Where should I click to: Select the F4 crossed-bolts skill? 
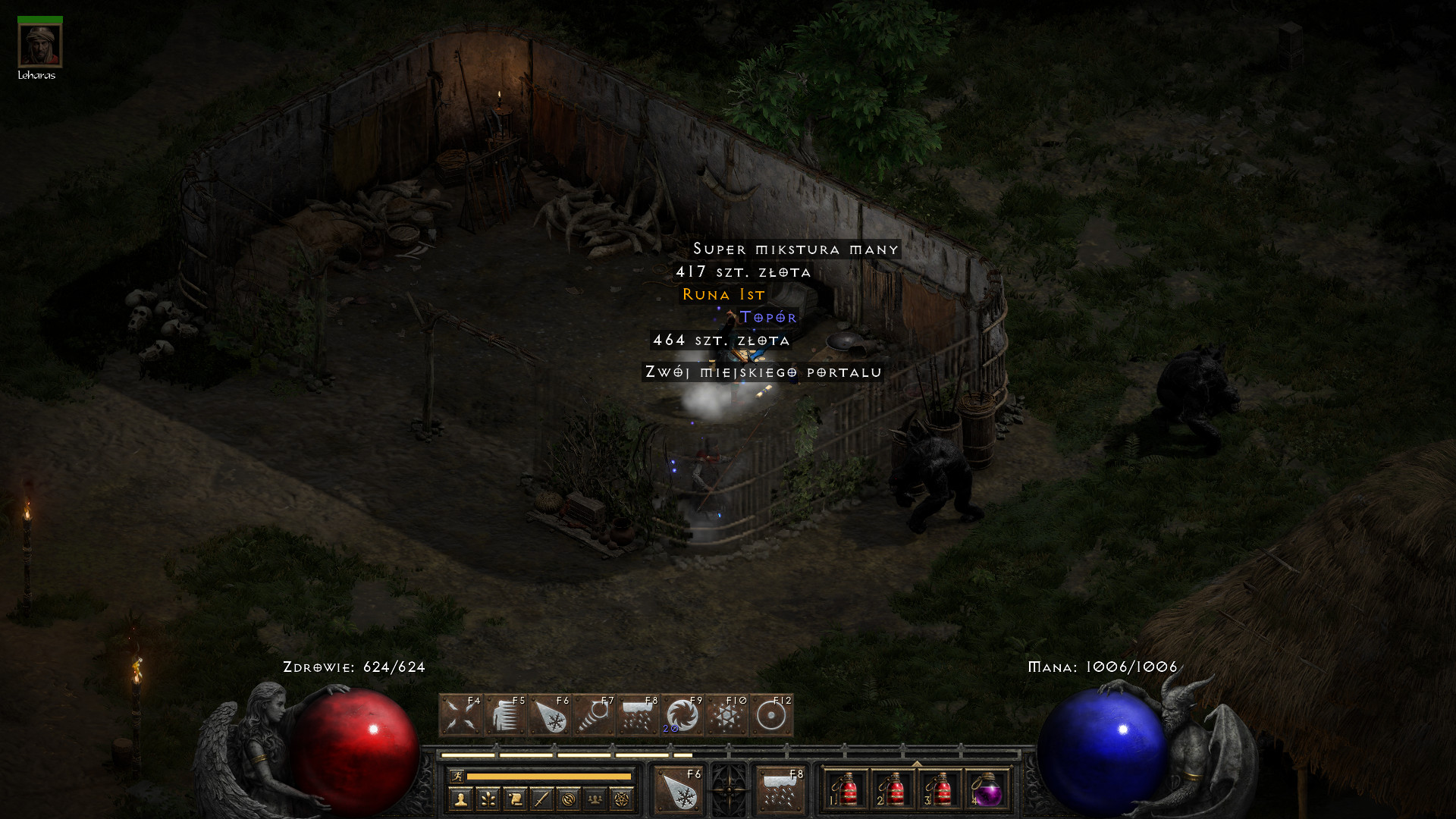[460, 715]
